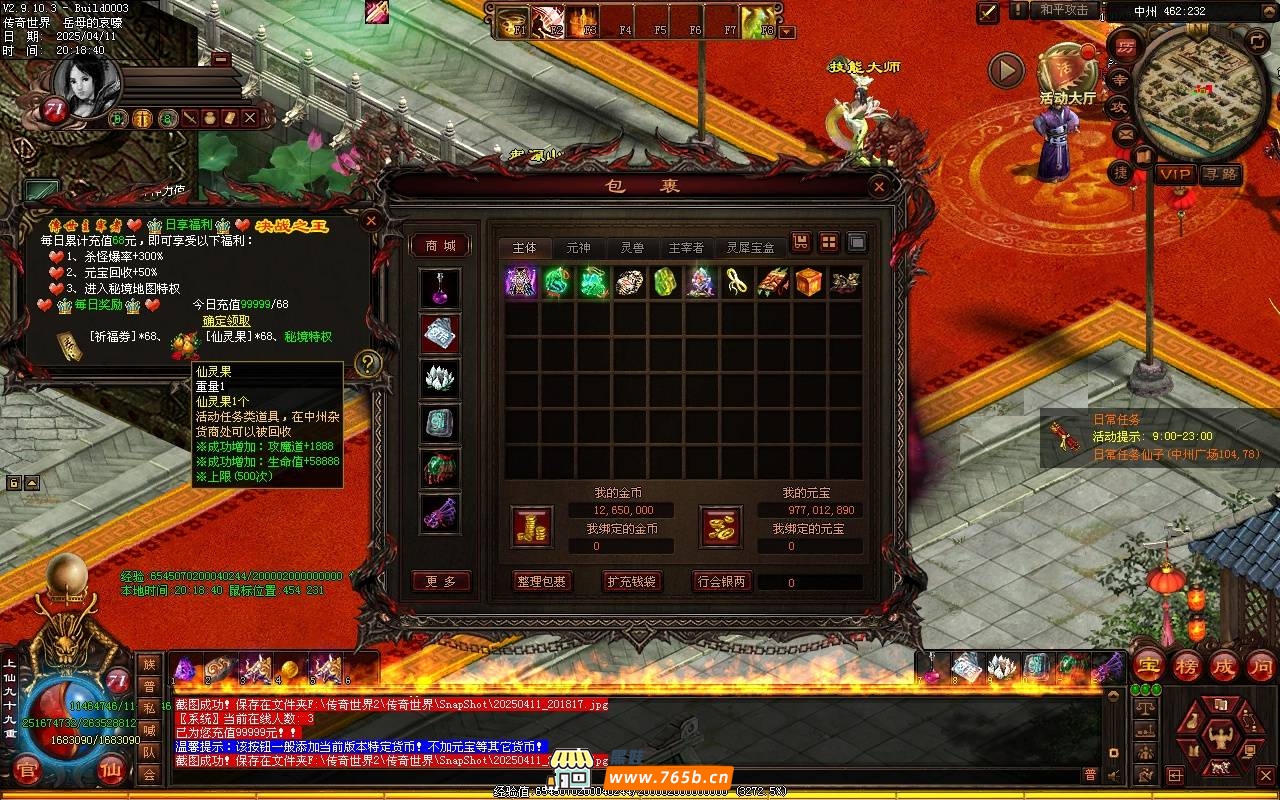Select the yellow rope item in the bag
1280x800 pixels.
737,283
